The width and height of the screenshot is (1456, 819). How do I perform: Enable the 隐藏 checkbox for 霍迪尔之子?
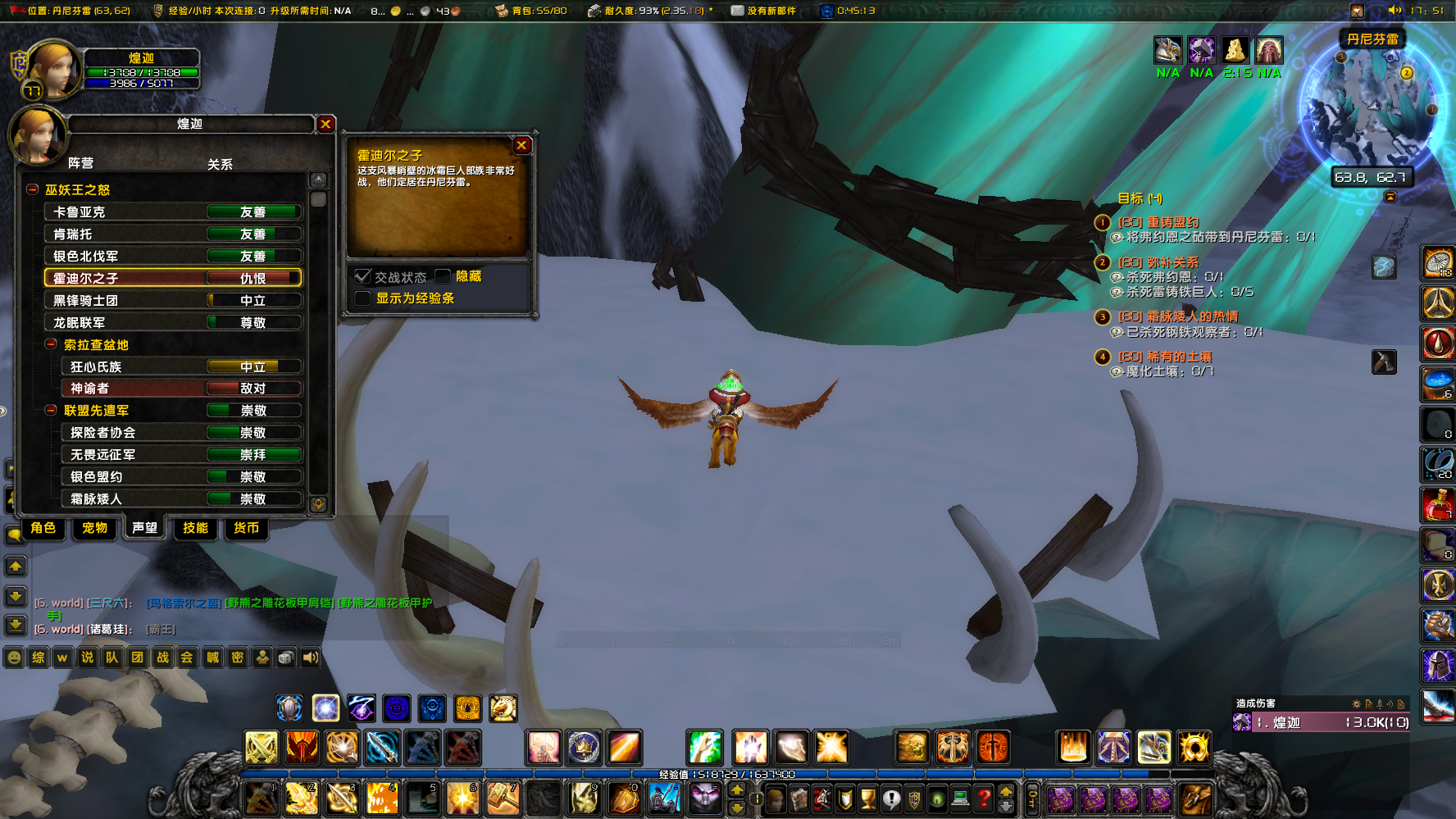pos(442,276)
